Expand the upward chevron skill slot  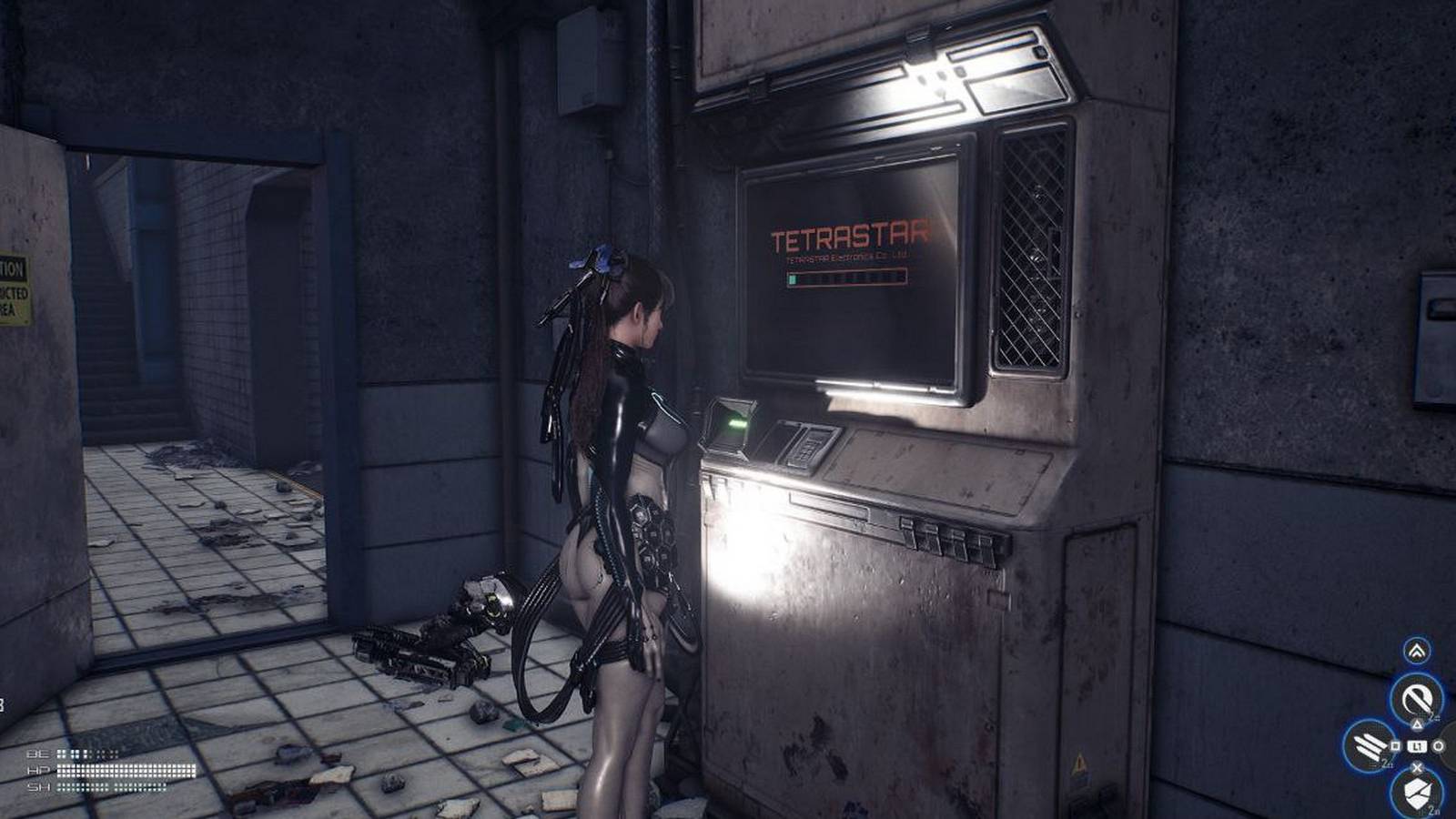(x=1416, y=650)
